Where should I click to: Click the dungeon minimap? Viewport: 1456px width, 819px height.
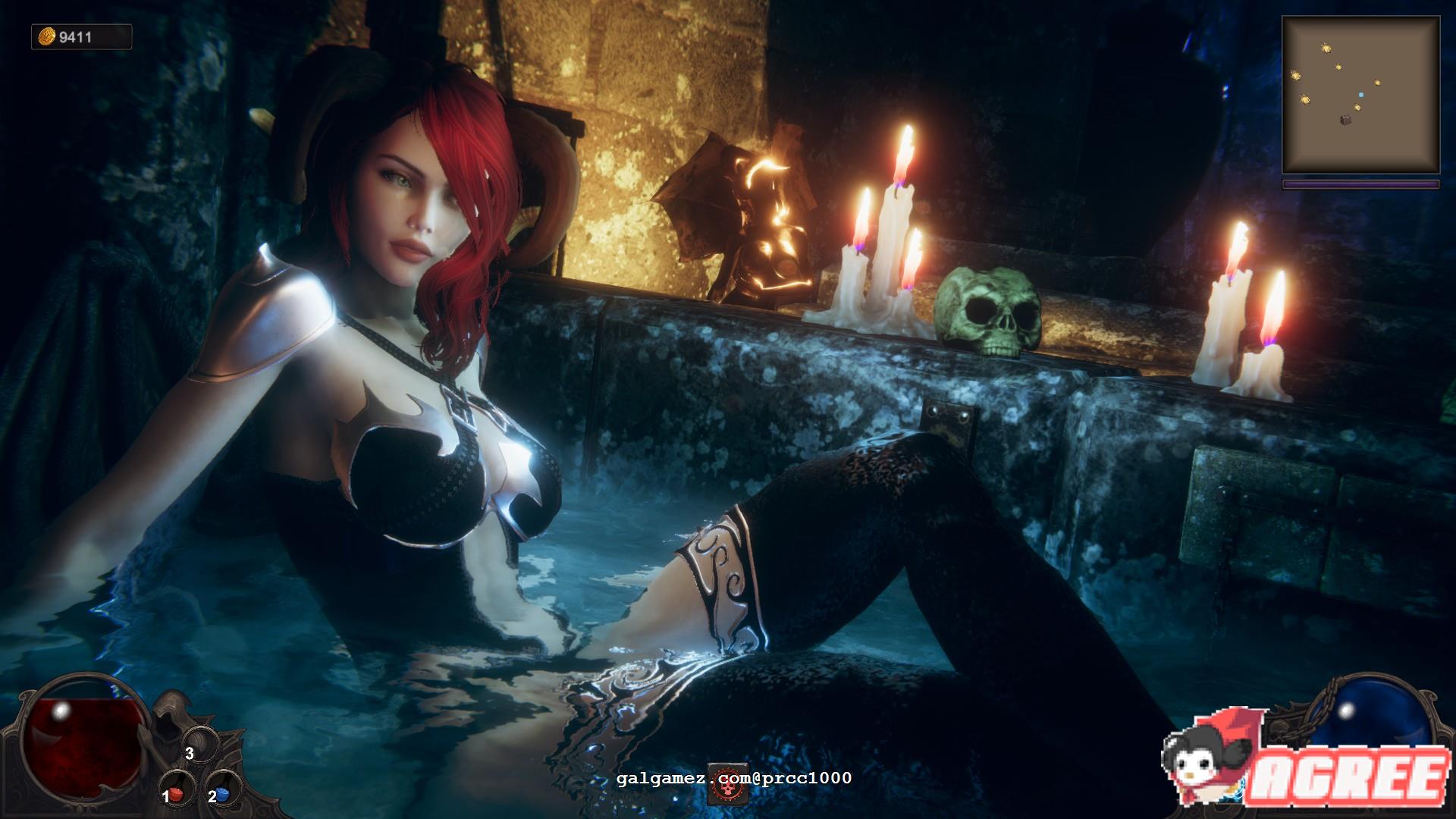coord(1360,96)
